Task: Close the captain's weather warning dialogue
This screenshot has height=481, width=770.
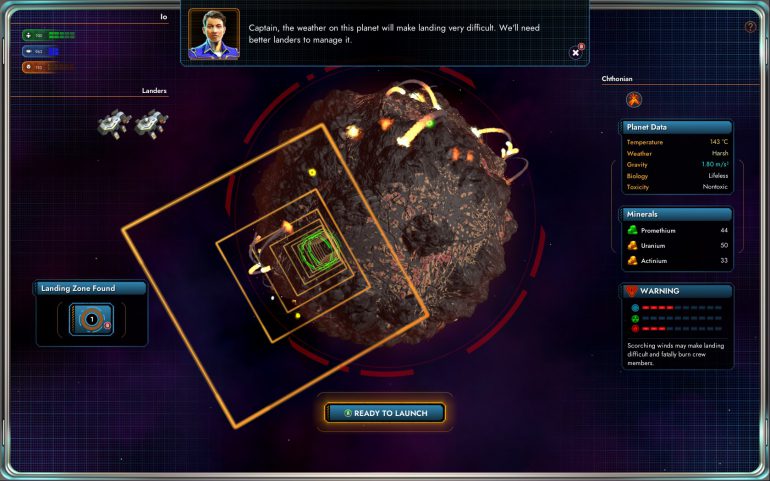Action: click(x=575, y=52)
